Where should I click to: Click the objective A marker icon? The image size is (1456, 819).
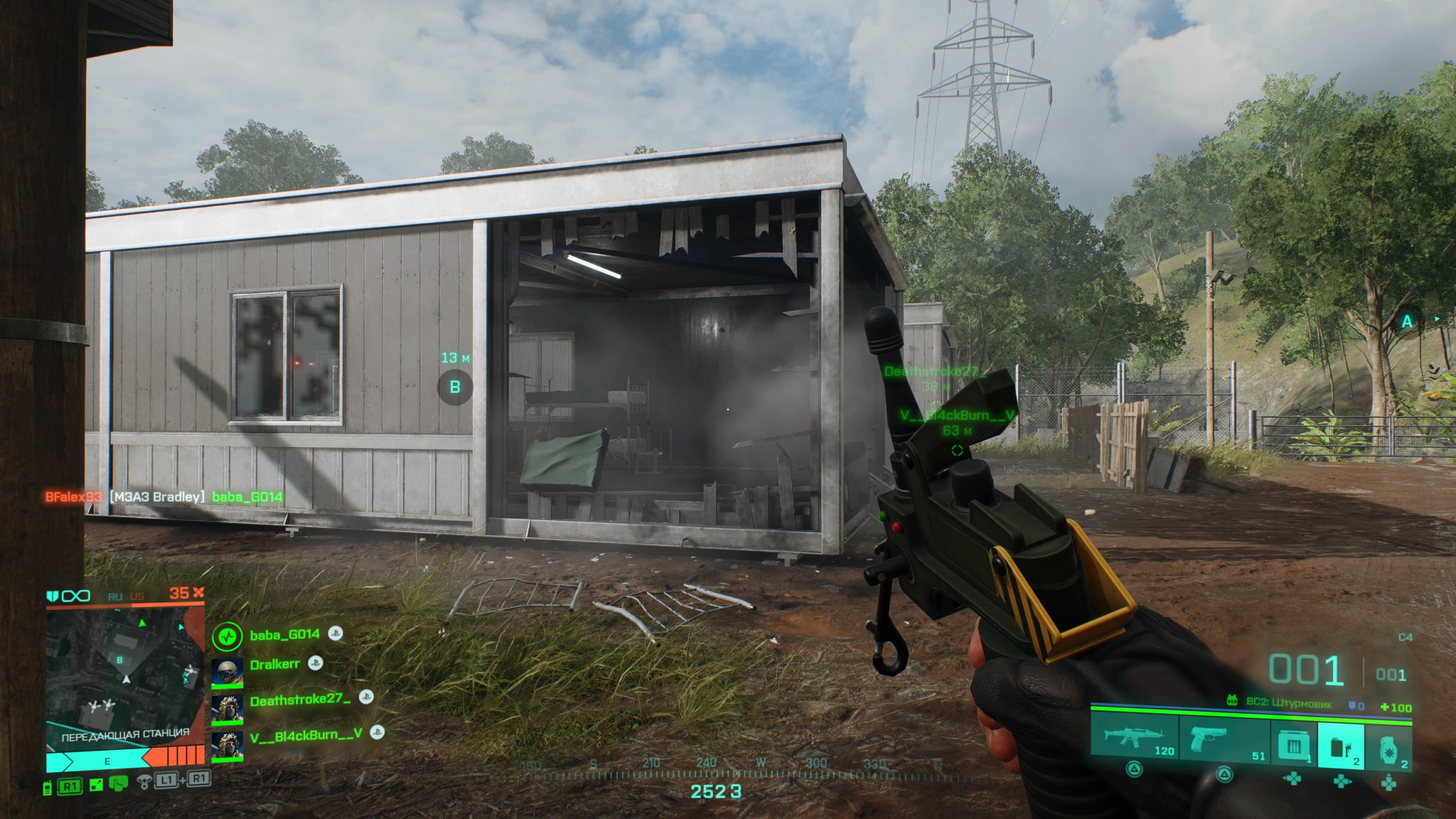[x=1407, y=322]
